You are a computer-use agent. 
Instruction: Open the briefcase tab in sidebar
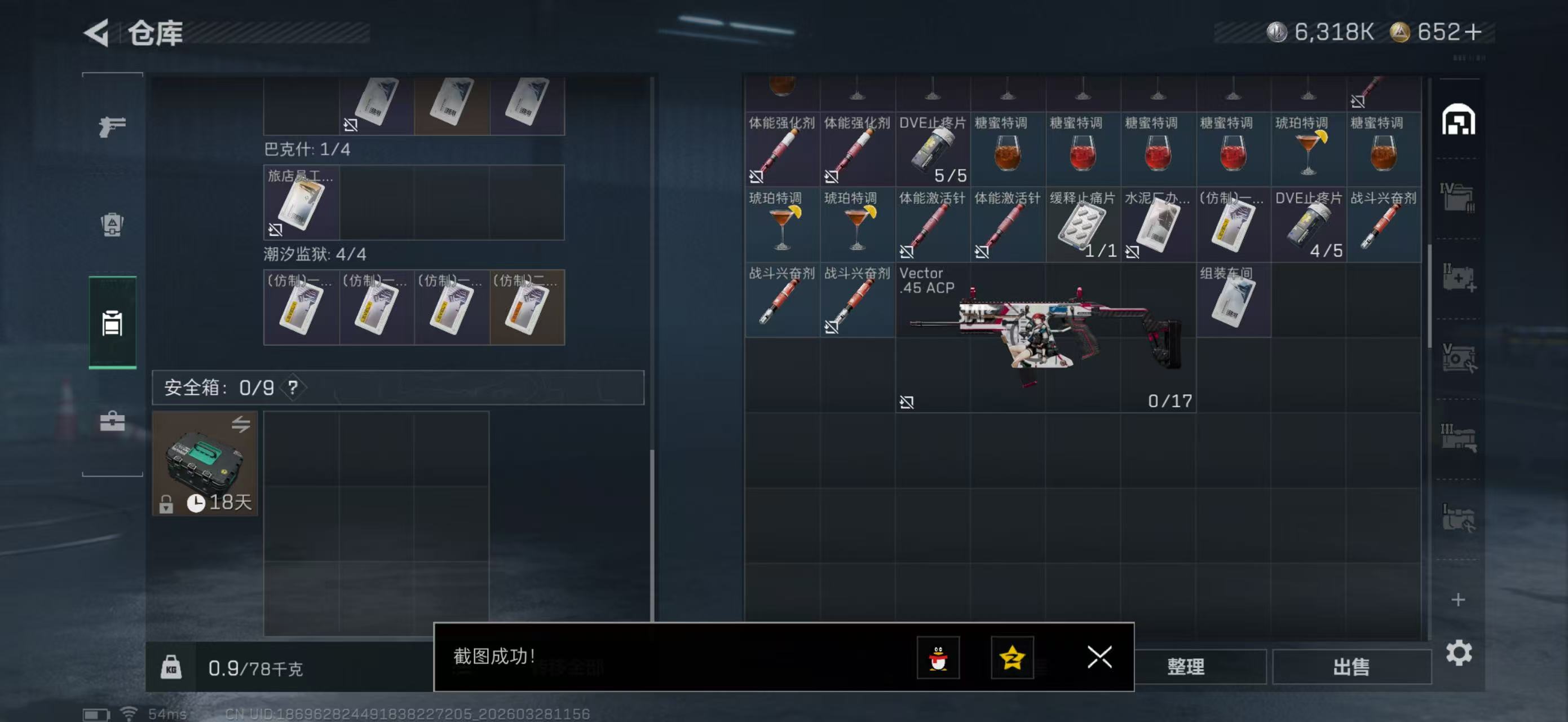pyautogui.click(x=113, y=421)
